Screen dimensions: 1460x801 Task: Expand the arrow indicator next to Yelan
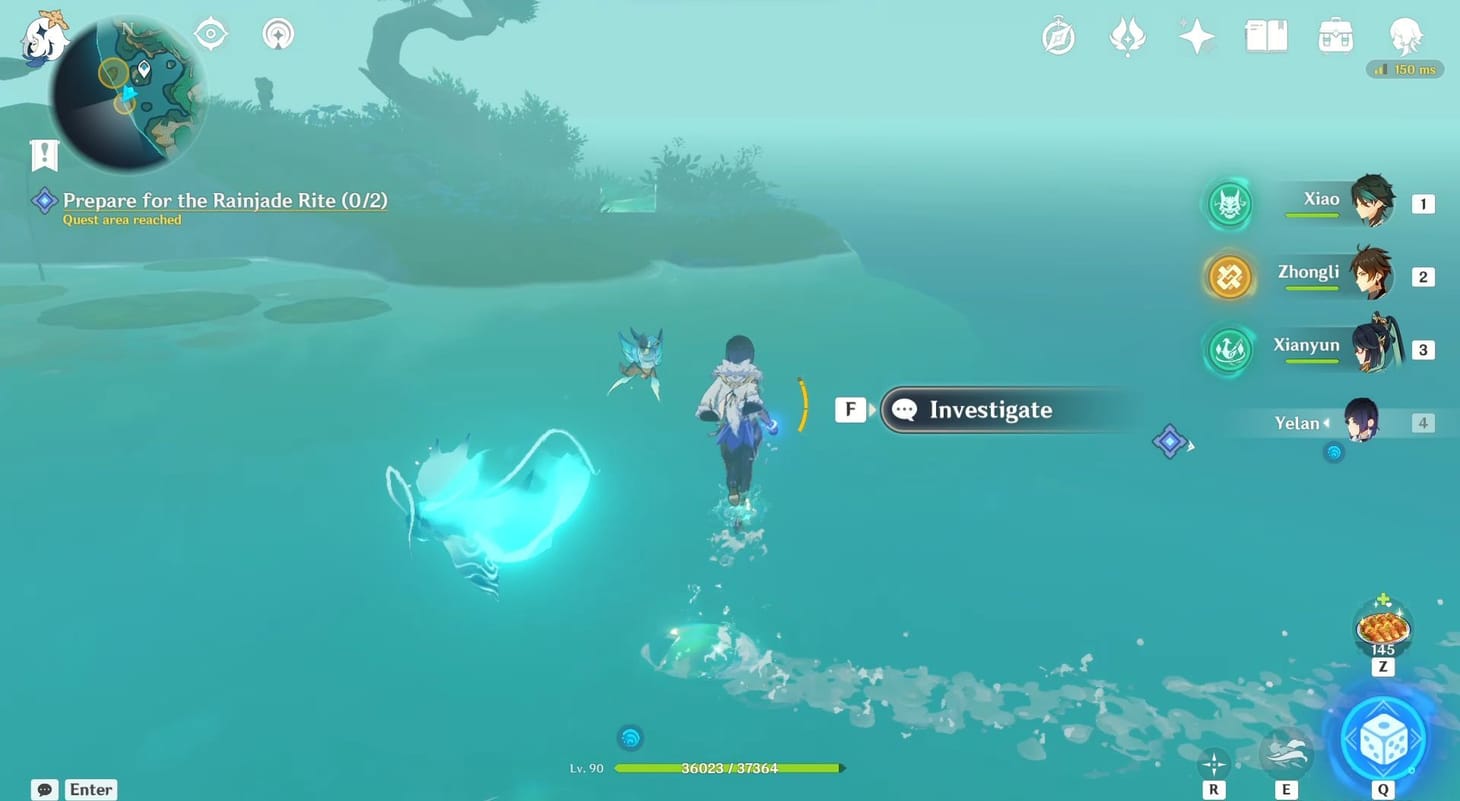coord(1326,423)
